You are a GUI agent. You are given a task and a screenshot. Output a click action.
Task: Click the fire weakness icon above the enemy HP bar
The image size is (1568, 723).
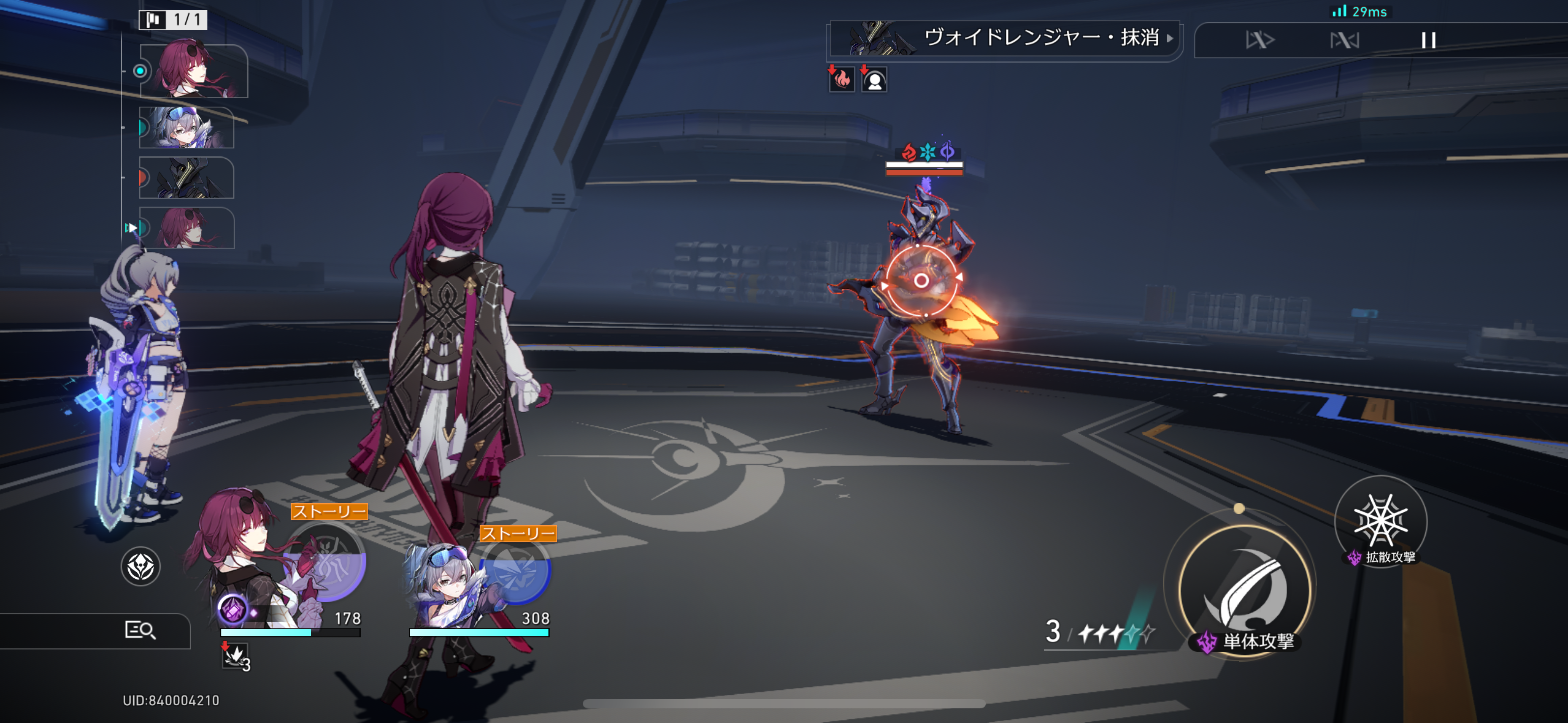(x=909, y=153)
